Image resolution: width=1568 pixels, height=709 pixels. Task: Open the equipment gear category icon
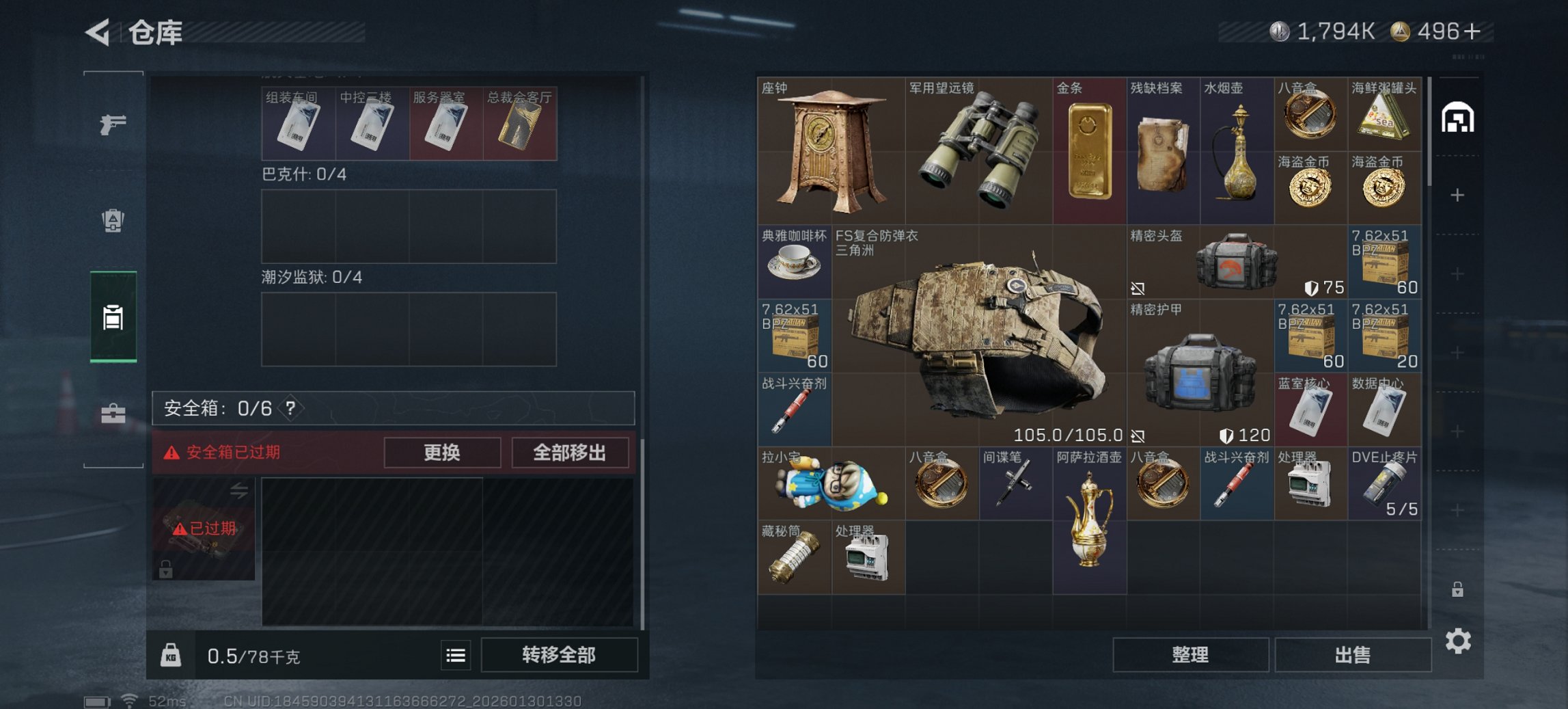click(113, 220)
